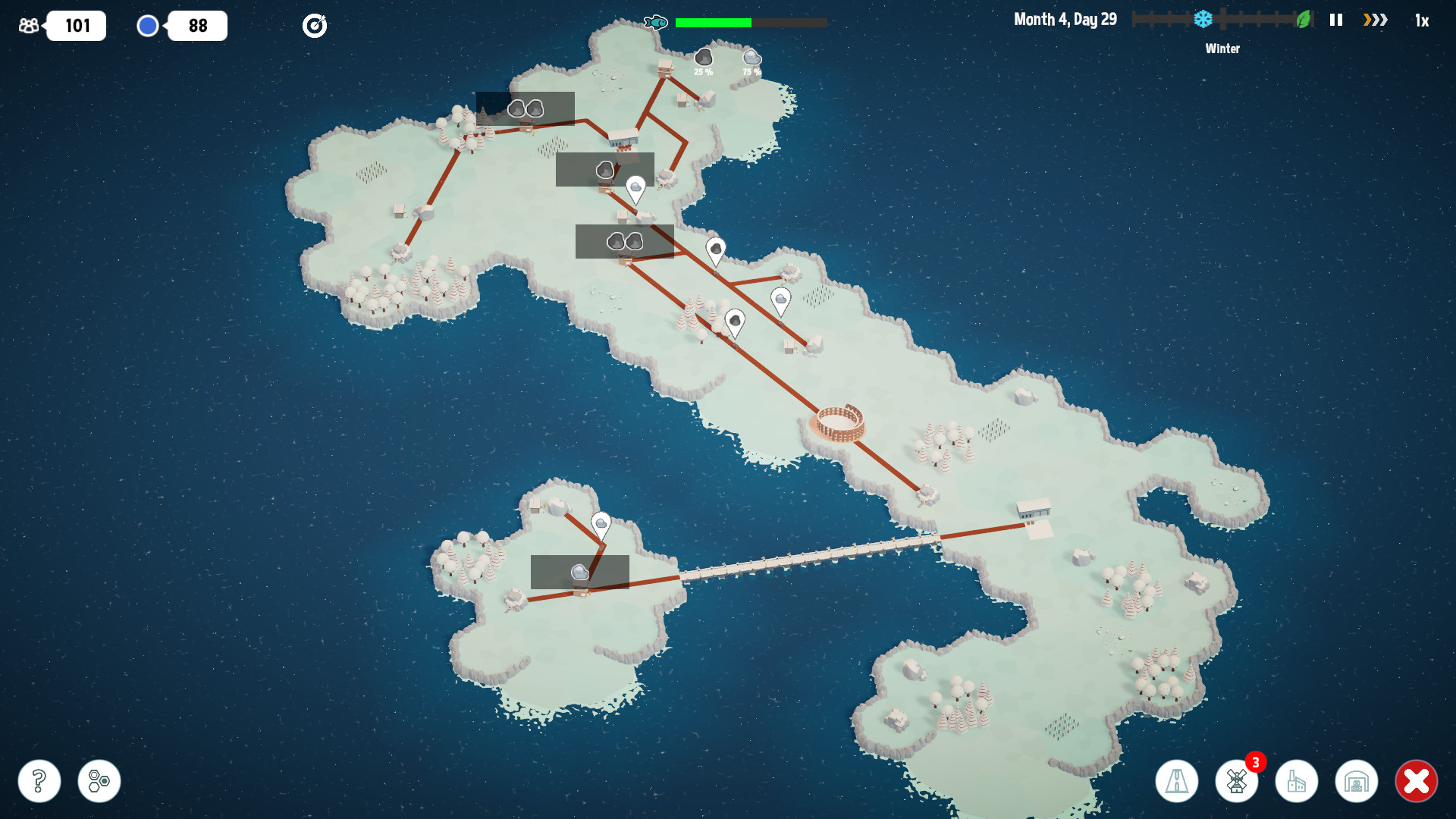Click the blue resource circle icon
Viewport: 1456px width, 819px height.
[148, 25]
